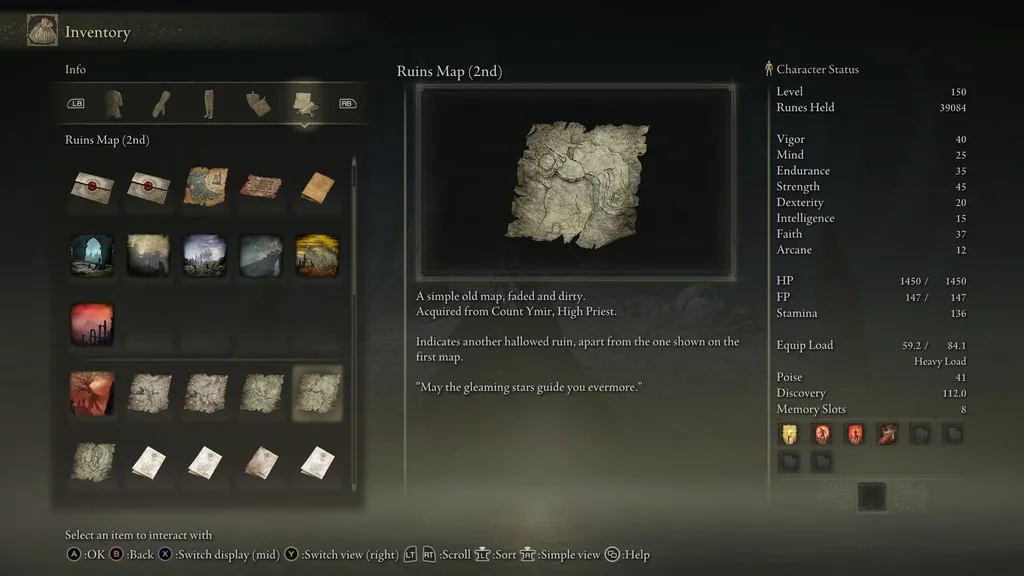Viewport: 1024px width, 576px height.
Task: Select the highlighted Ruins Map (2nd) slot
Action: tap(317, 393)
